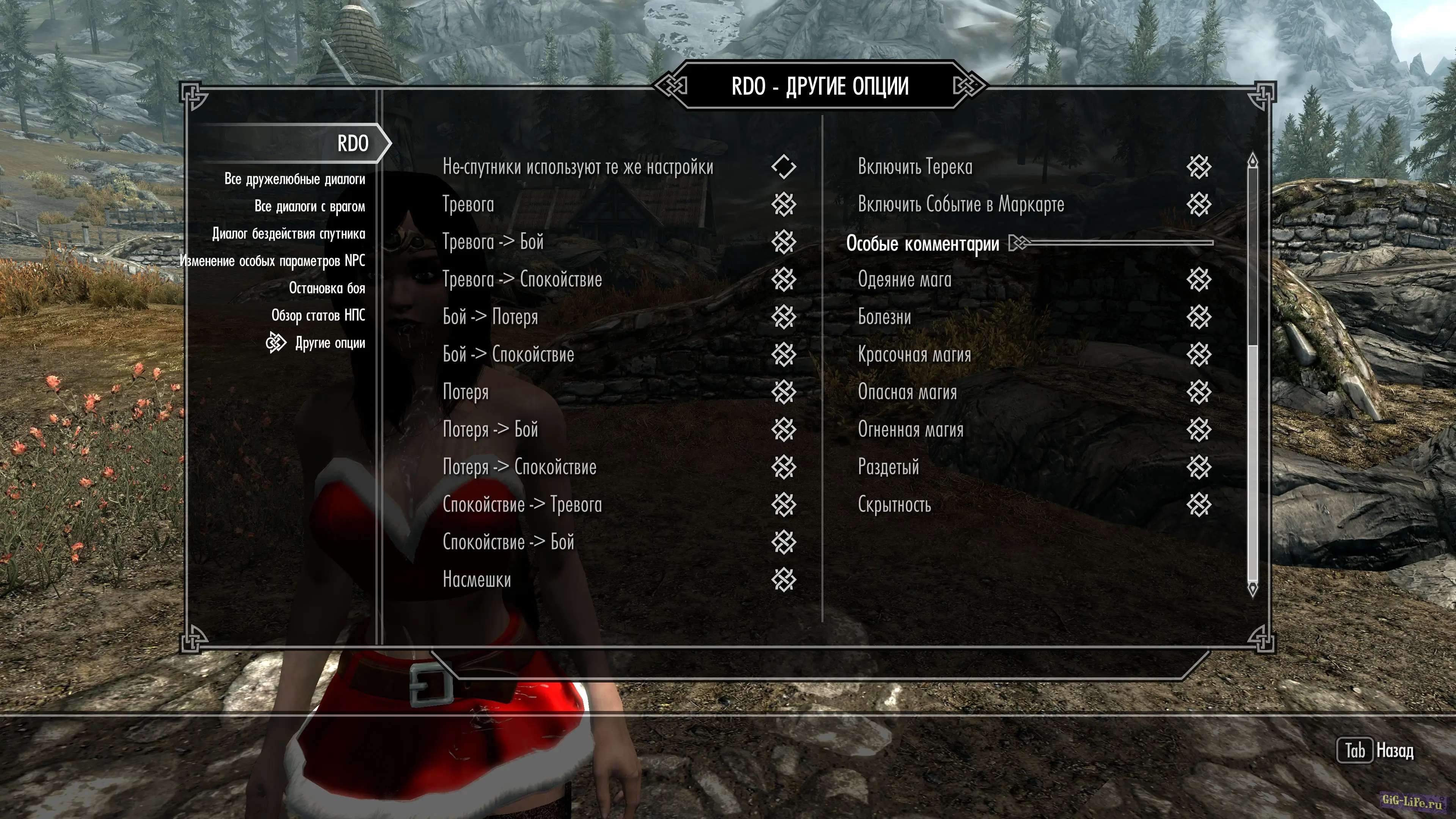Select the 'Другие опции' page

click(329, 343)
